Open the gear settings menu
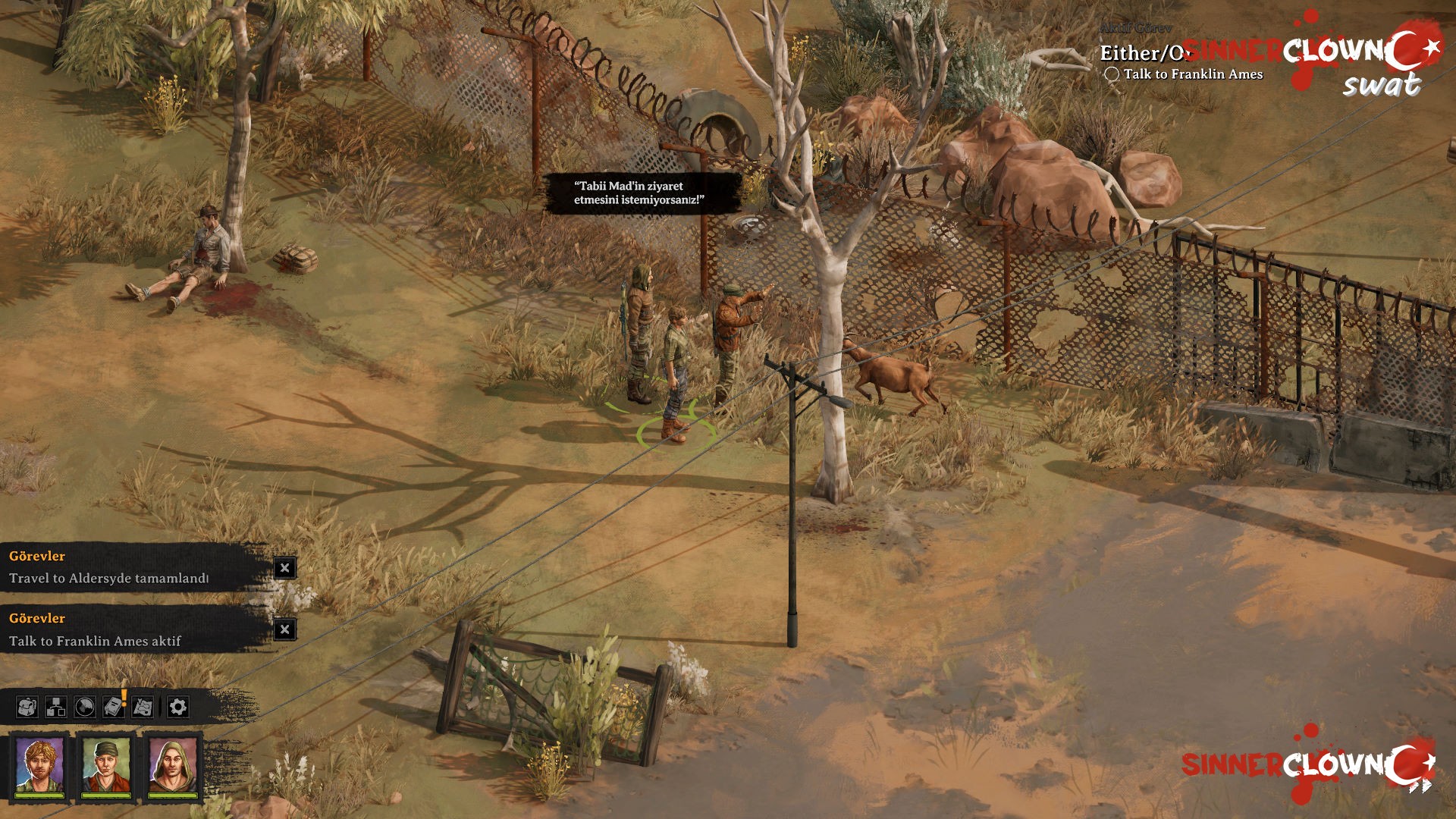 pyautogui.click(x=177, y=708)
